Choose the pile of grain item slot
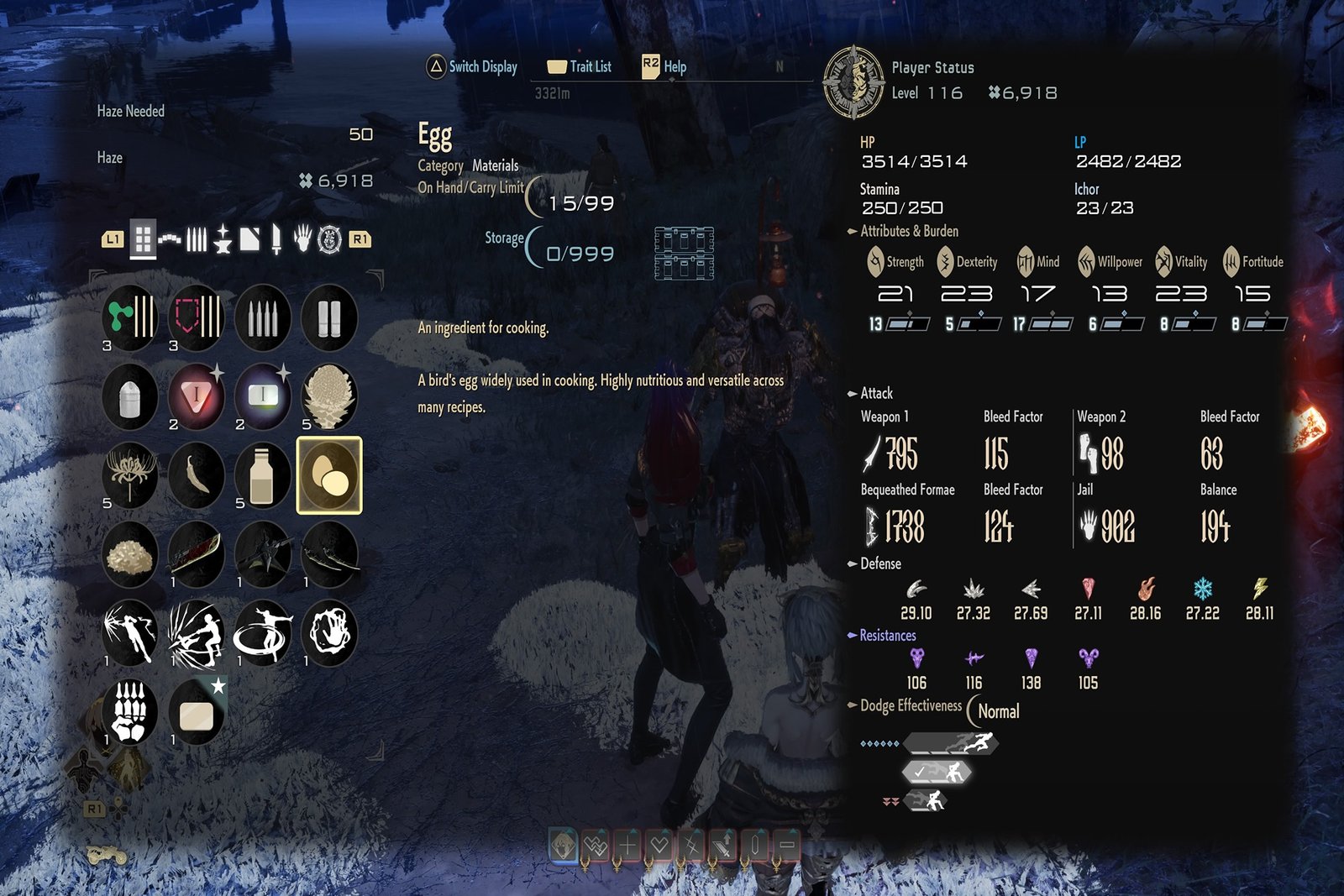The width and height of the screenshot is (1344, 896). (129, 554)
